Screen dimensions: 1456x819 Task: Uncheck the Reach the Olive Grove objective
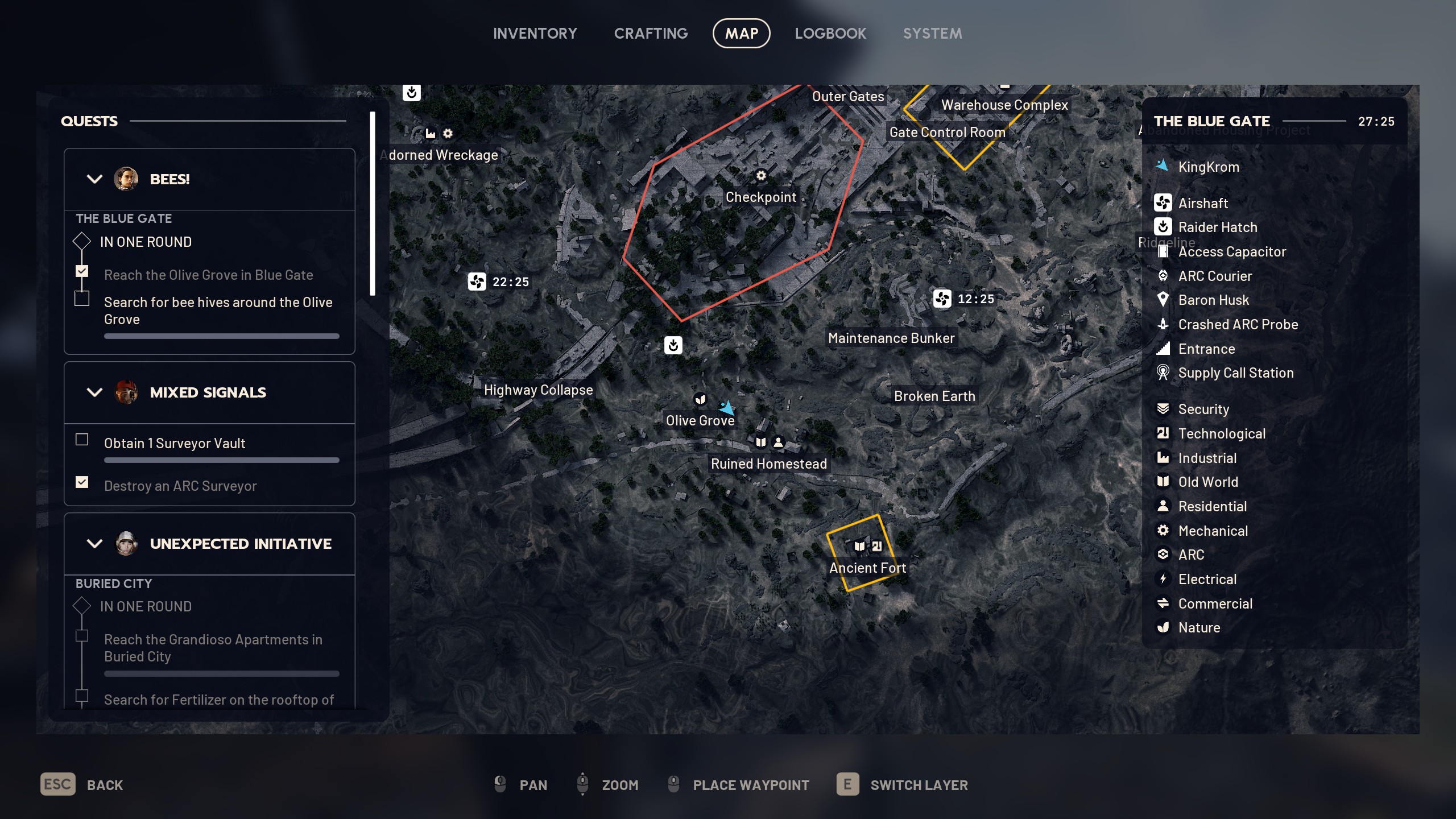tap(82, 271)
